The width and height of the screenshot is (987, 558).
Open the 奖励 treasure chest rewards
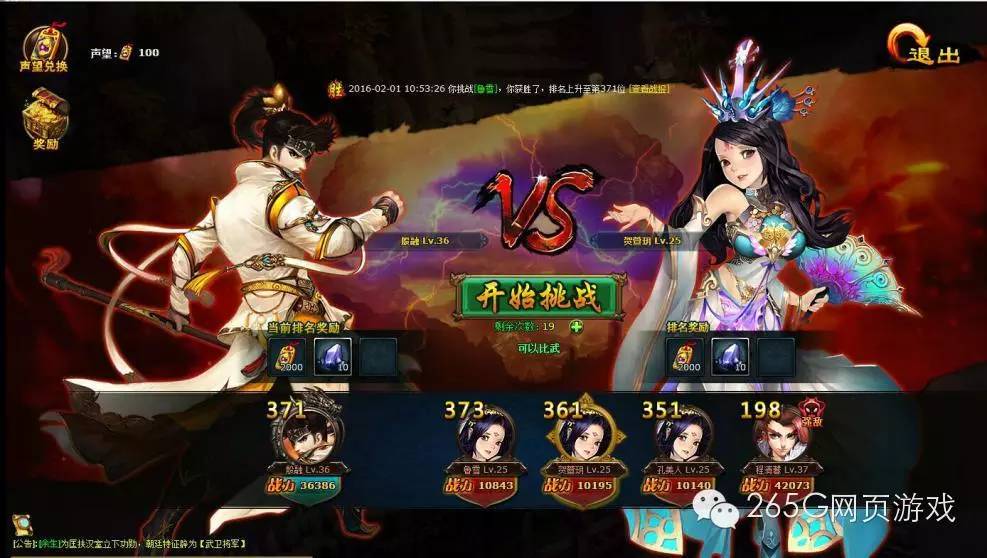tap(43, 118)
